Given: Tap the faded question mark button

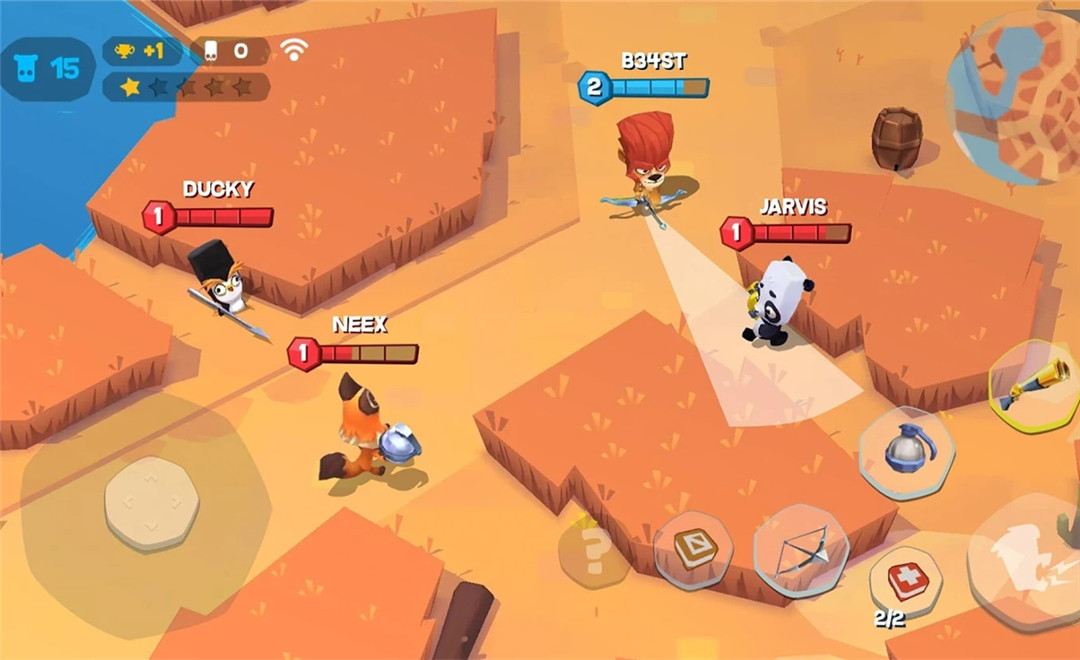Looking at the screenshot, I should point(593,551).
